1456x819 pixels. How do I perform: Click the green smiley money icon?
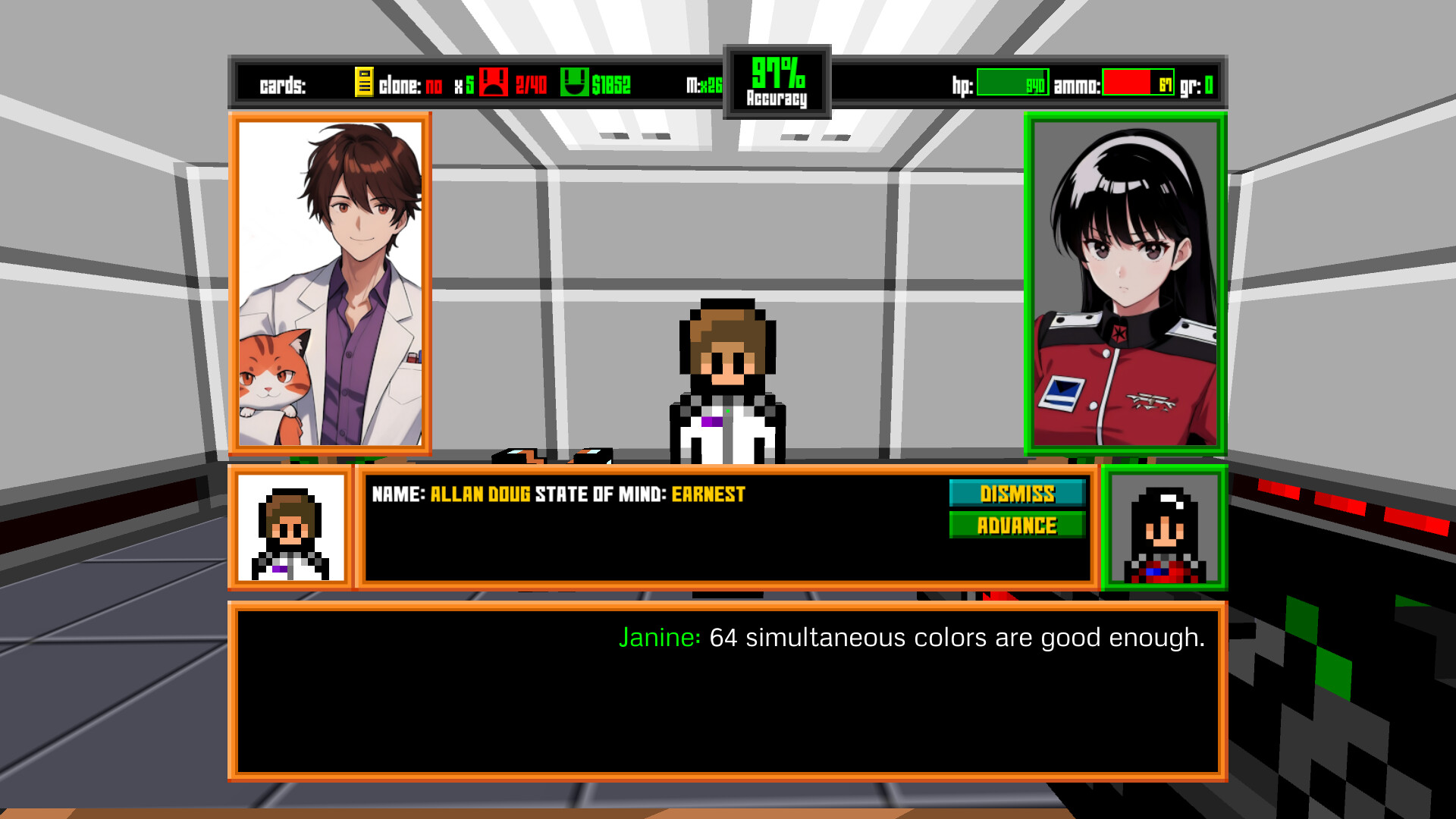coord(576,83)
